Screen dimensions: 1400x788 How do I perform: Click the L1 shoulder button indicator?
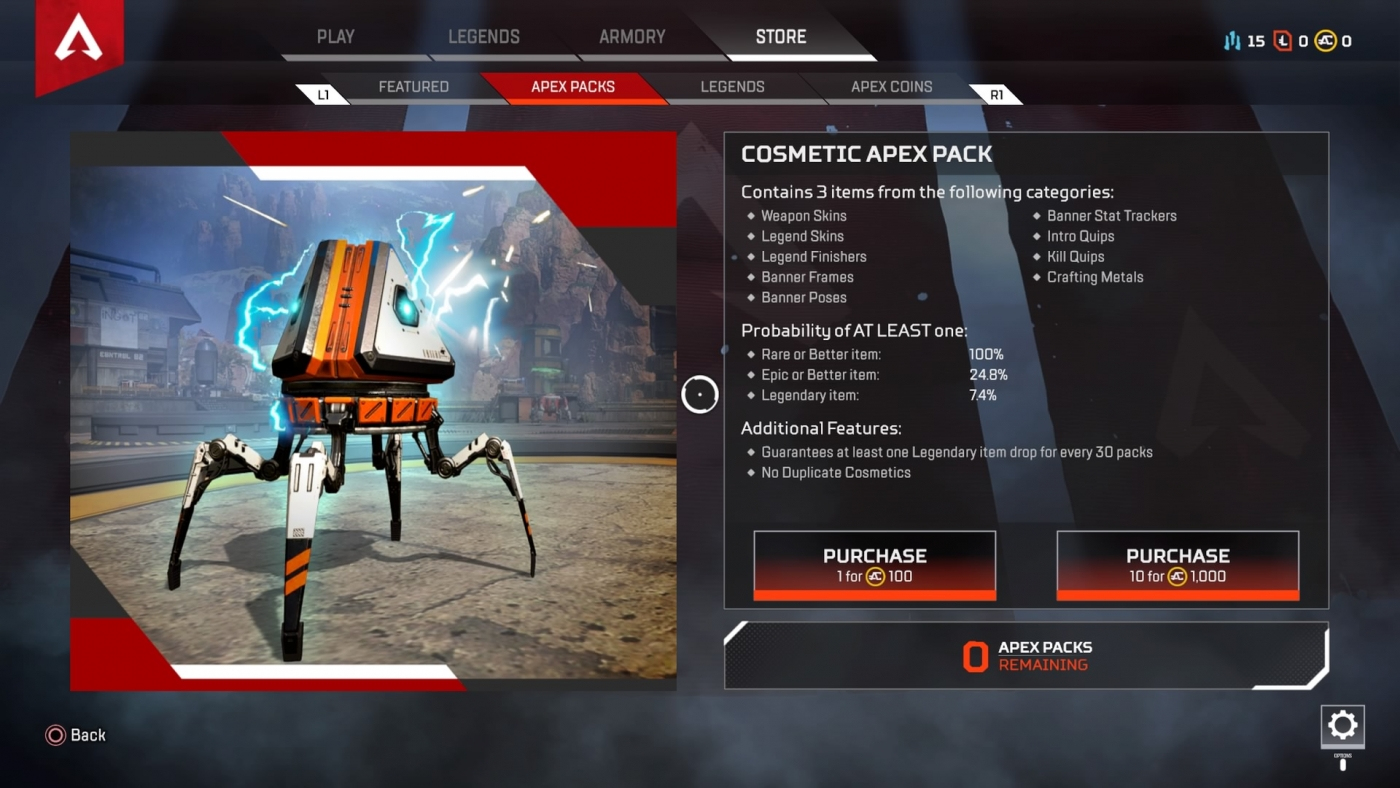coord(325,93)
